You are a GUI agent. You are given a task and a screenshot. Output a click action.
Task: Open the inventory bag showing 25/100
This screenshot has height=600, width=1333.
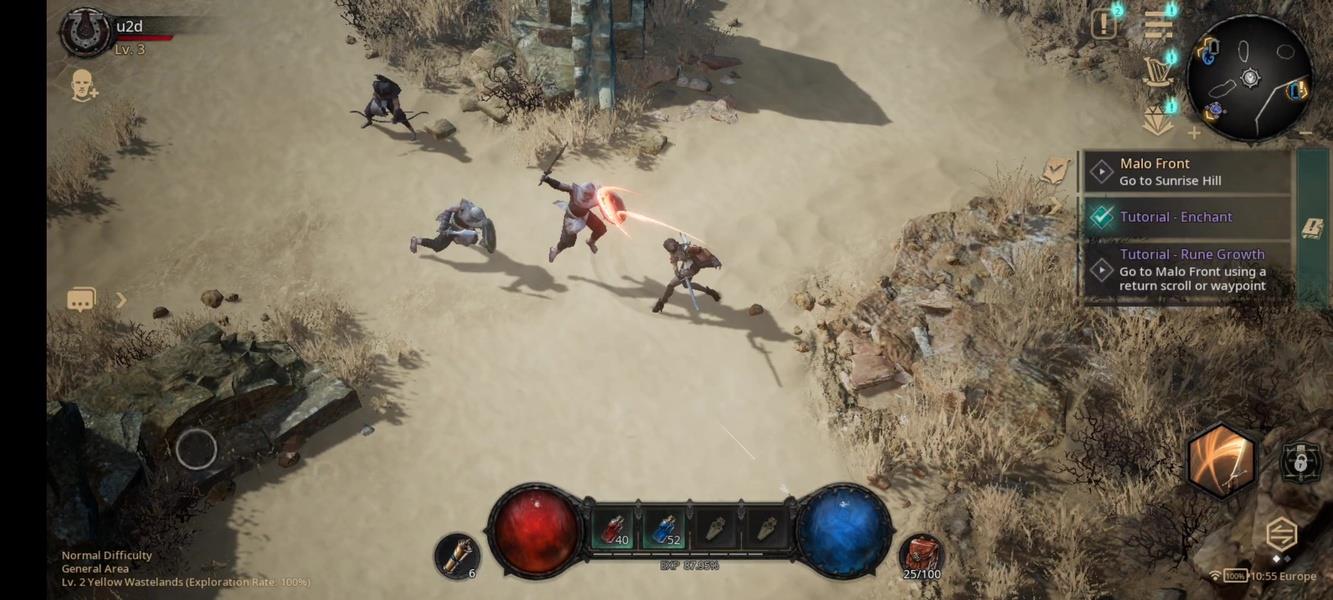[x=921, y=556]
